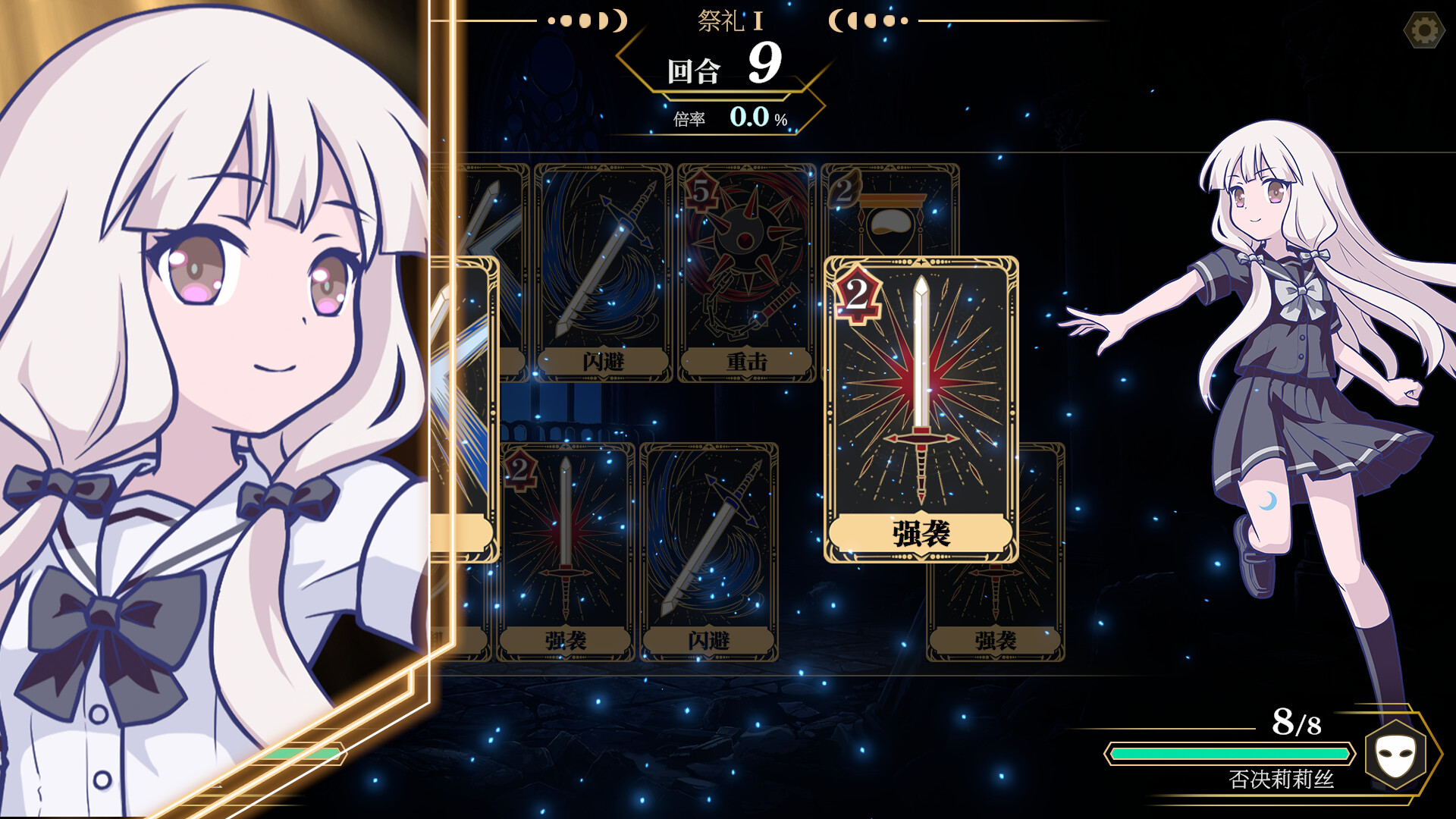Click the white mask icon beside 否决莉莉丝

point(1395,755)
